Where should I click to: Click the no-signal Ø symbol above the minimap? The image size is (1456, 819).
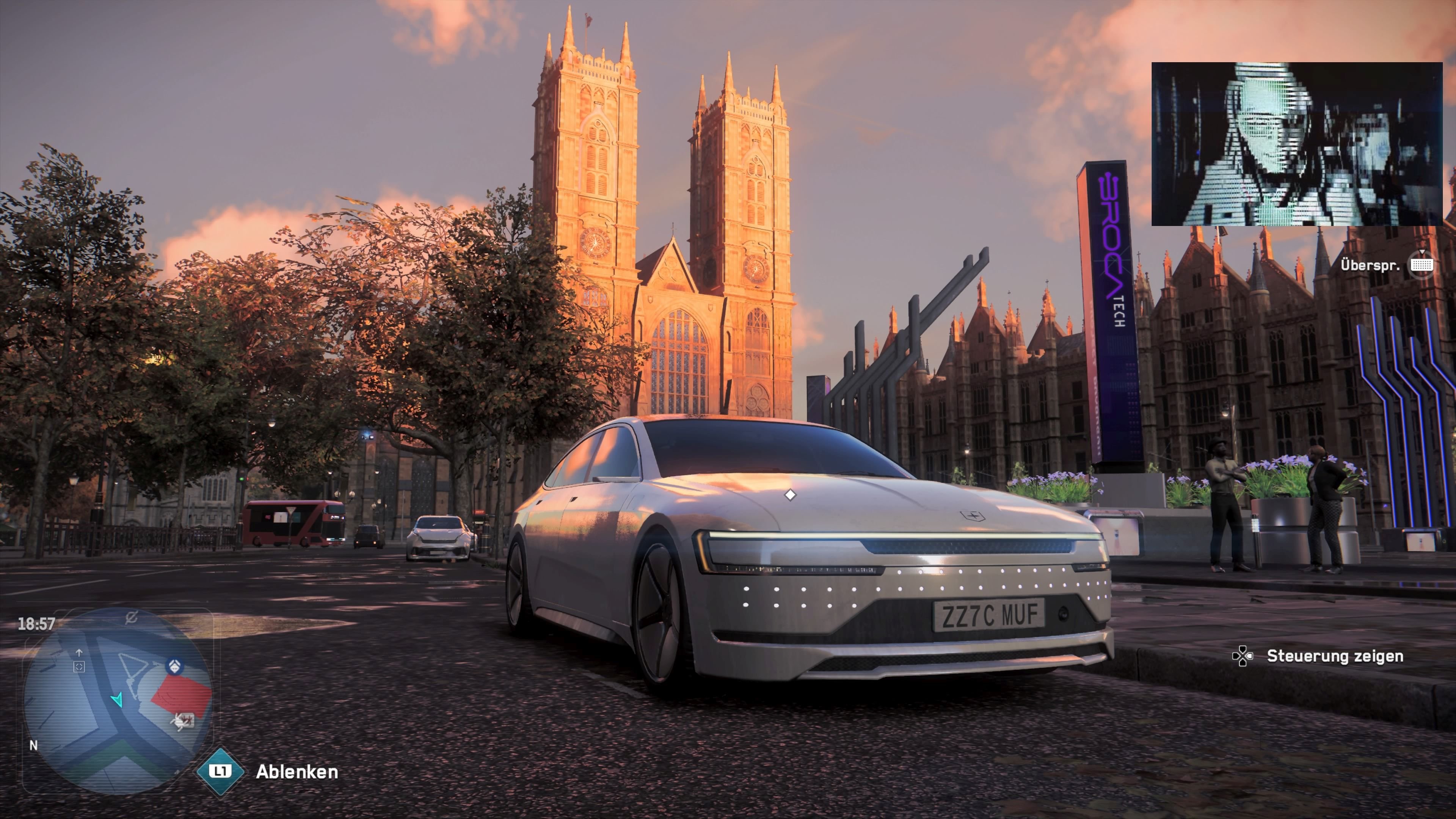click(132, 618)
